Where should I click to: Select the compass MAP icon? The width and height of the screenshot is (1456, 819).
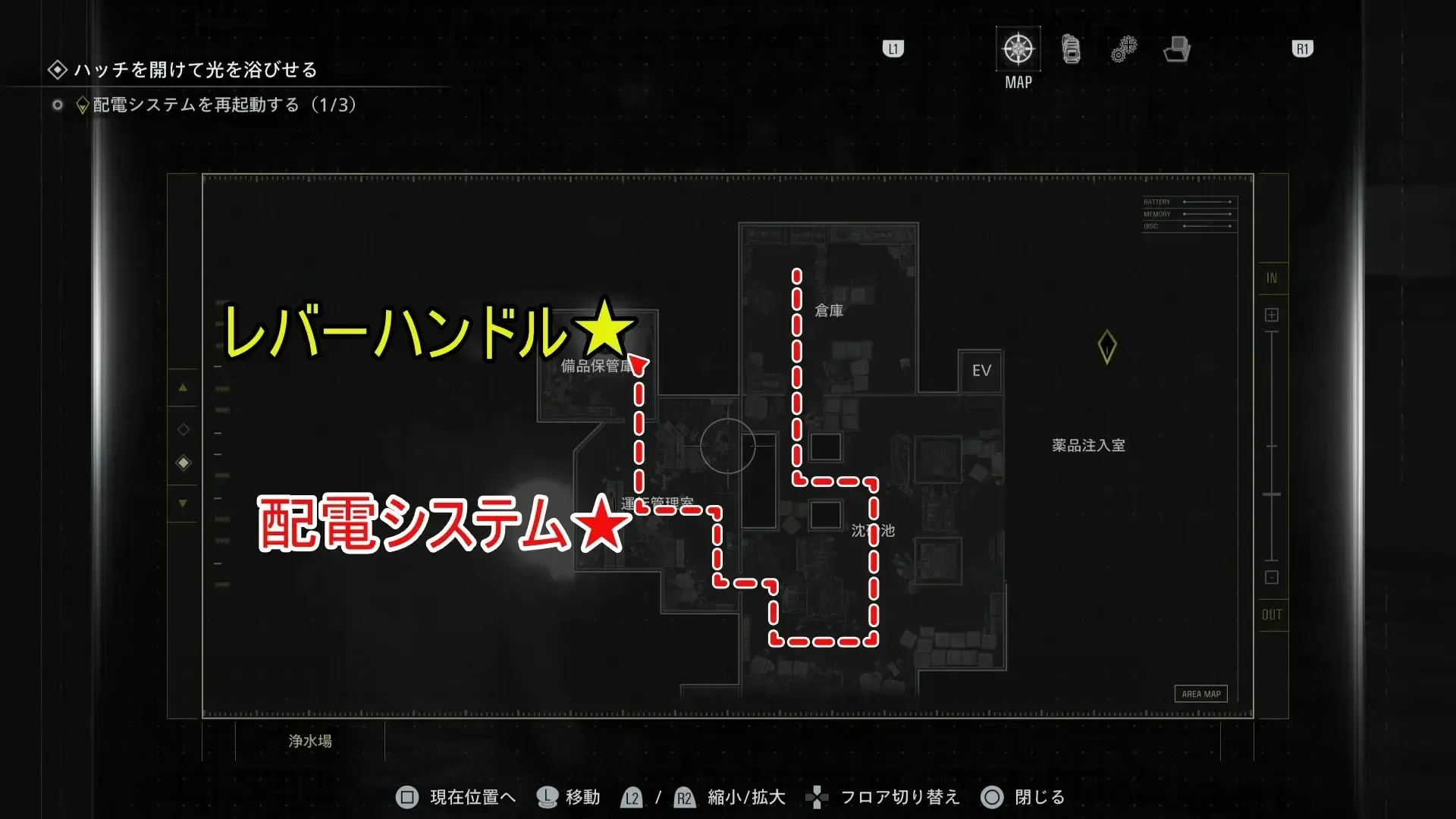pyautogui.click(x=1017, y=49)
